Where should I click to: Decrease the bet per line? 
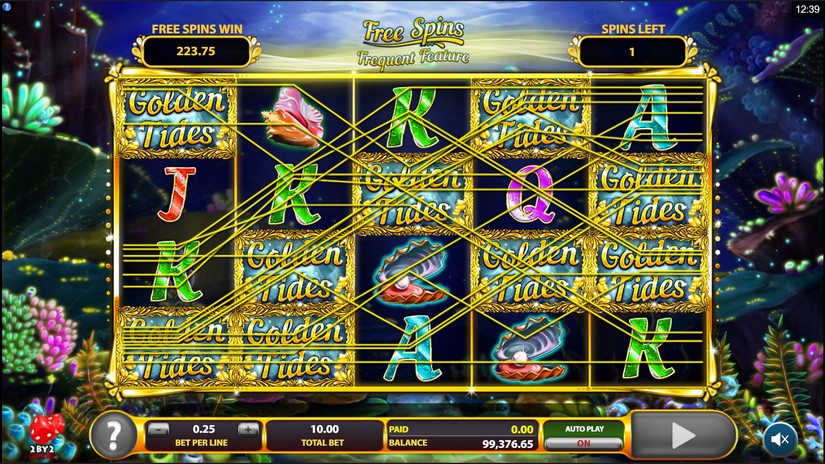(158, 429)
